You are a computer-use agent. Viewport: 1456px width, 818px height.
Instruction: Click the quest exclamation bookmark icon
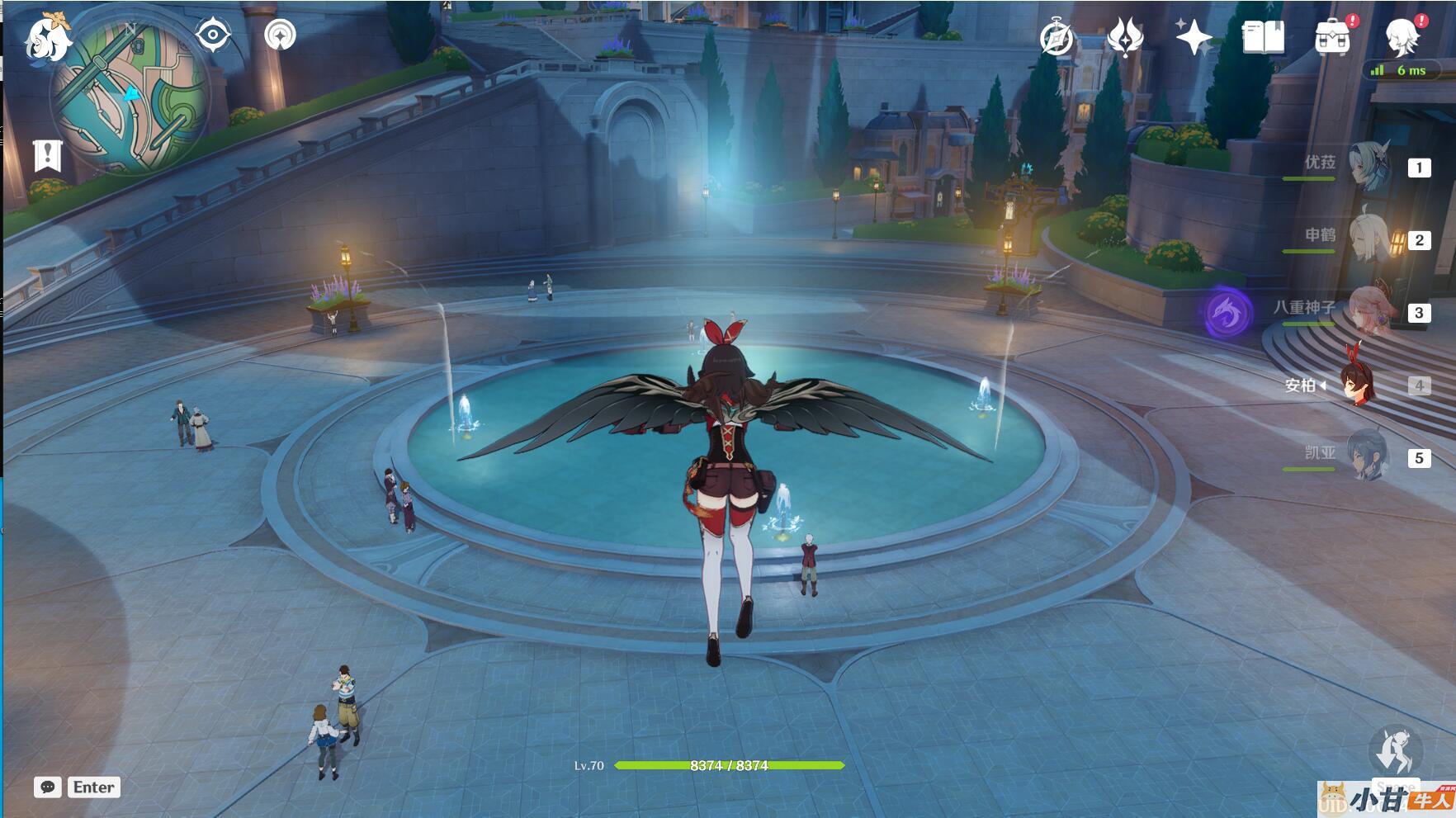pyautogui.click(x=48, y=154)
